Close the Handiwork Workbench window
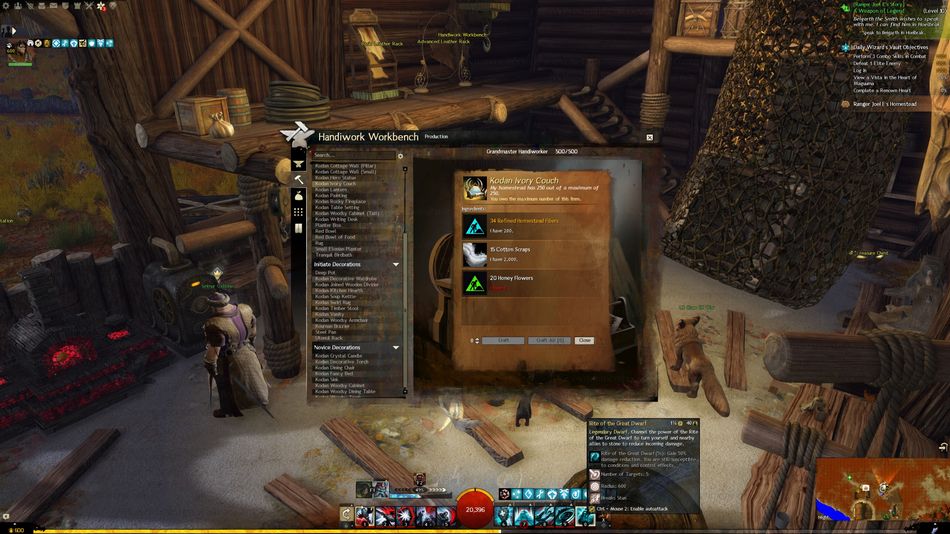Image resolution: width=950 pixels, height=534 pixels. 649,137
